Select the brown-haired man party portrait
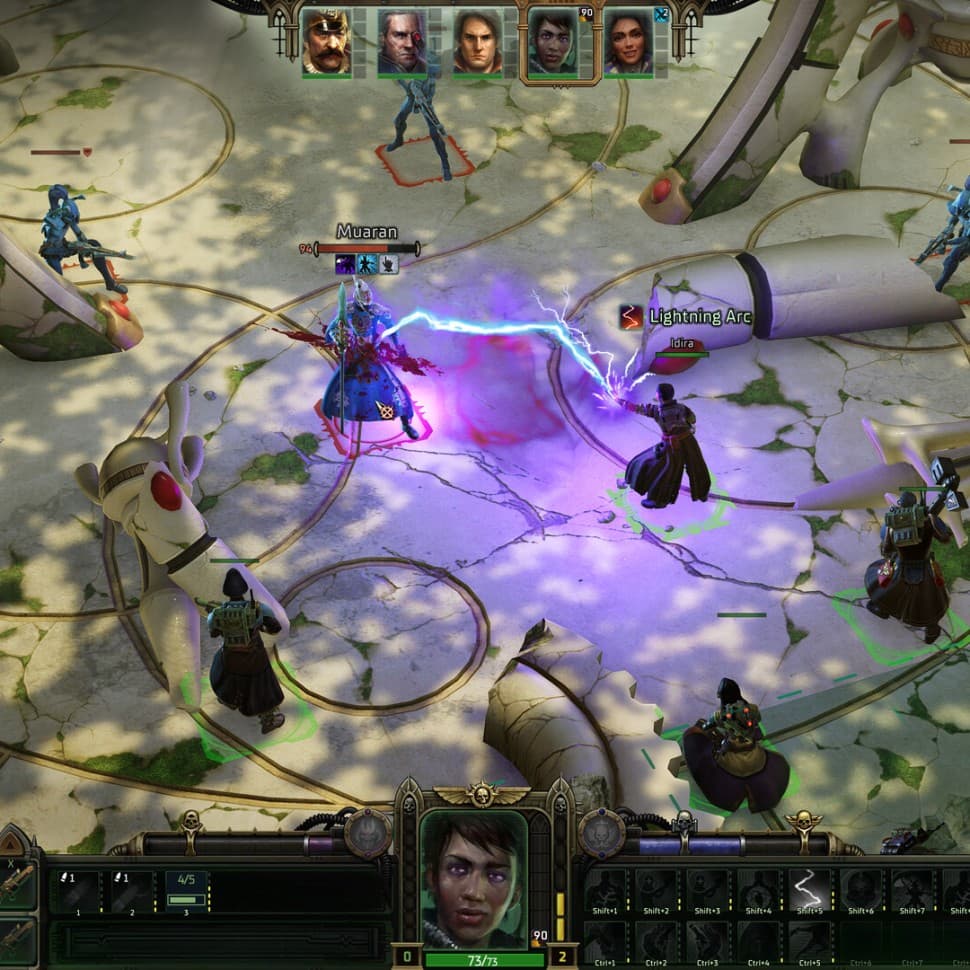The height and width of the screenshot is (970, 970). [477, 42]
